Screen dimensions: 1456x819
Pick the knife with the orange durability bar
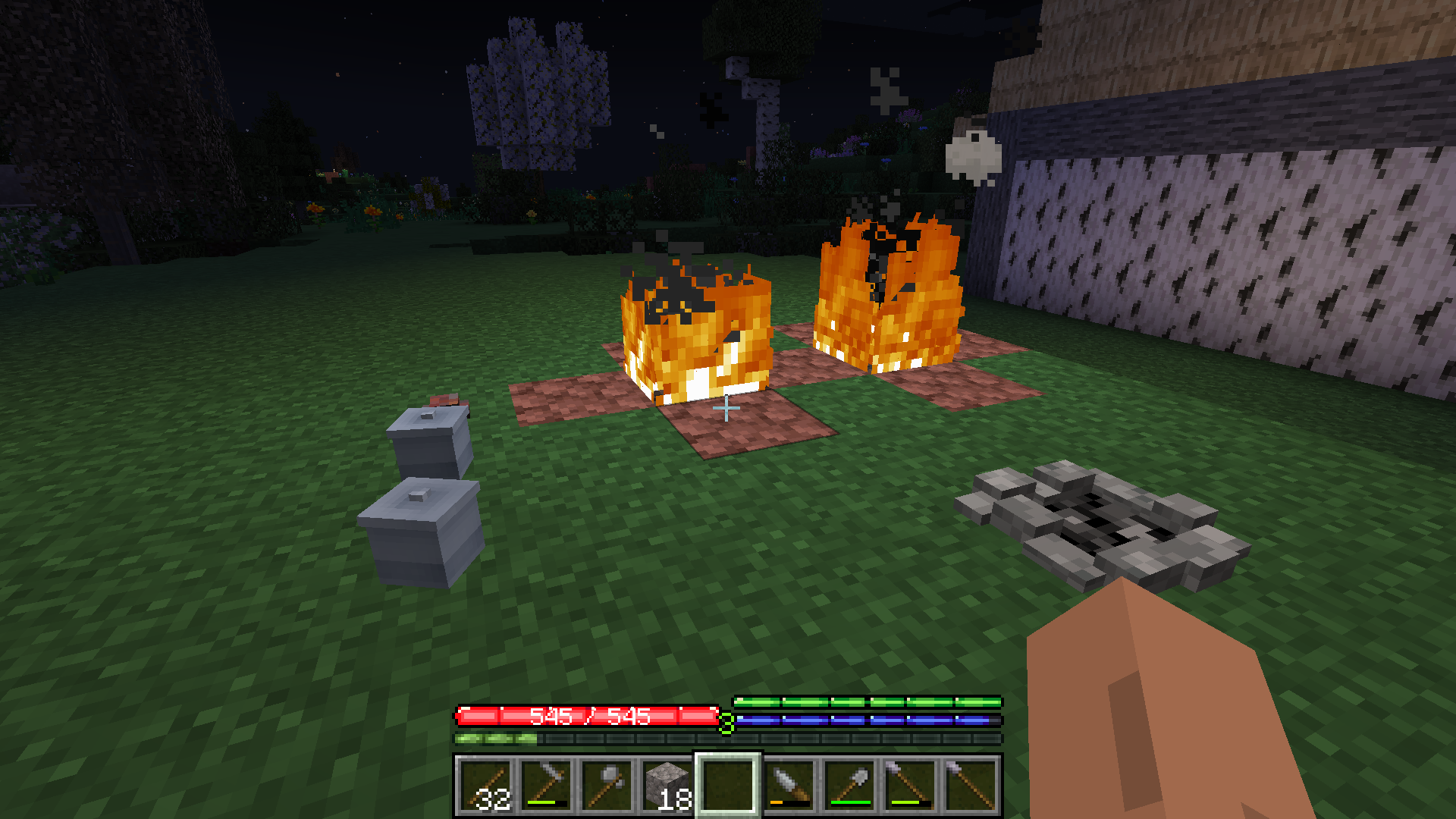pos(789,784)
